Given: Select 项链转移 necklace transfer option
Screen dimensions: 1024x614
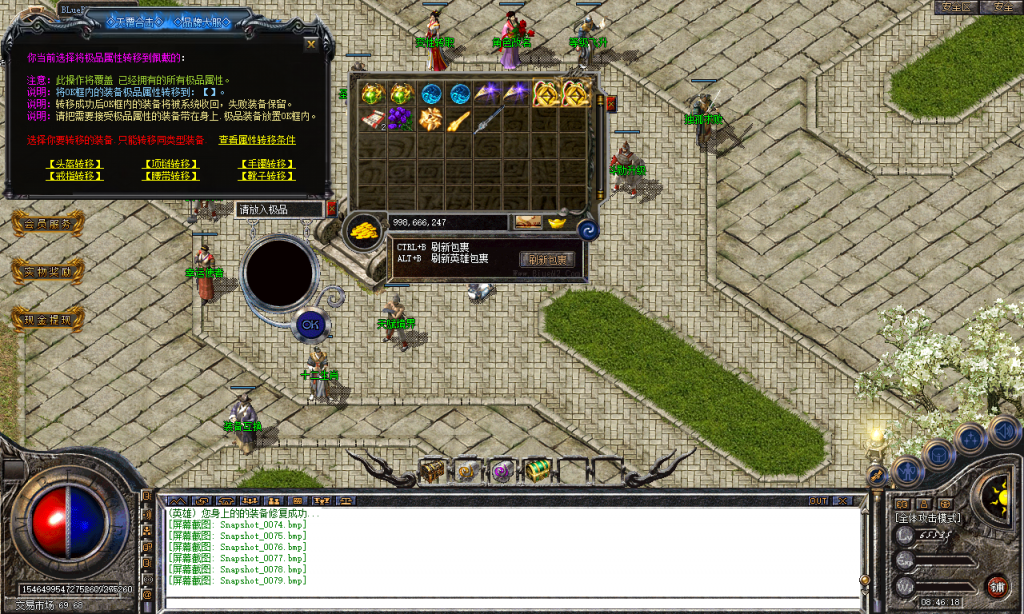Looking at the screenshot, I should point(171,164).
